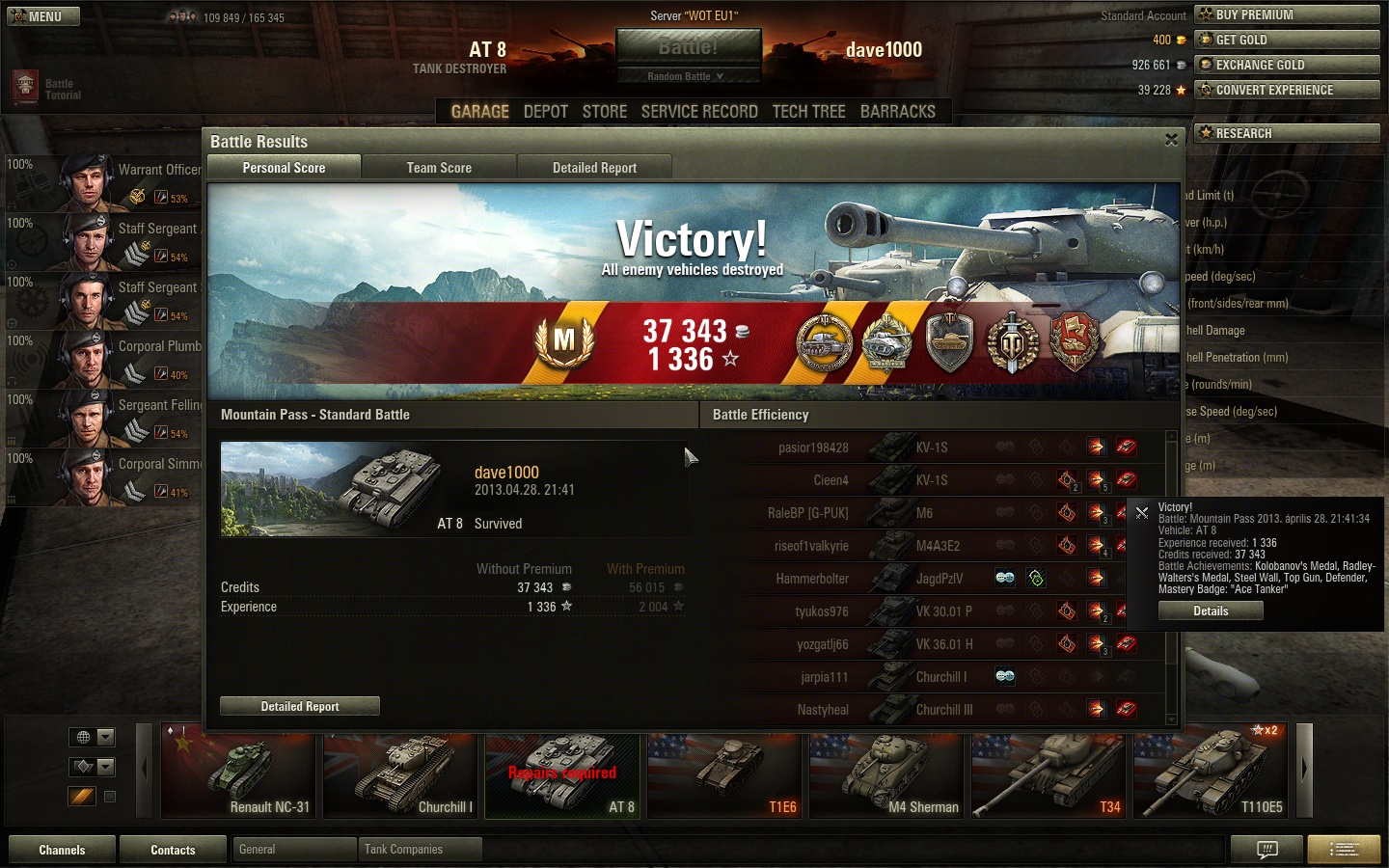Open the Contacts list
This screenshot has width=1389, height=868.
click(173, 850)
